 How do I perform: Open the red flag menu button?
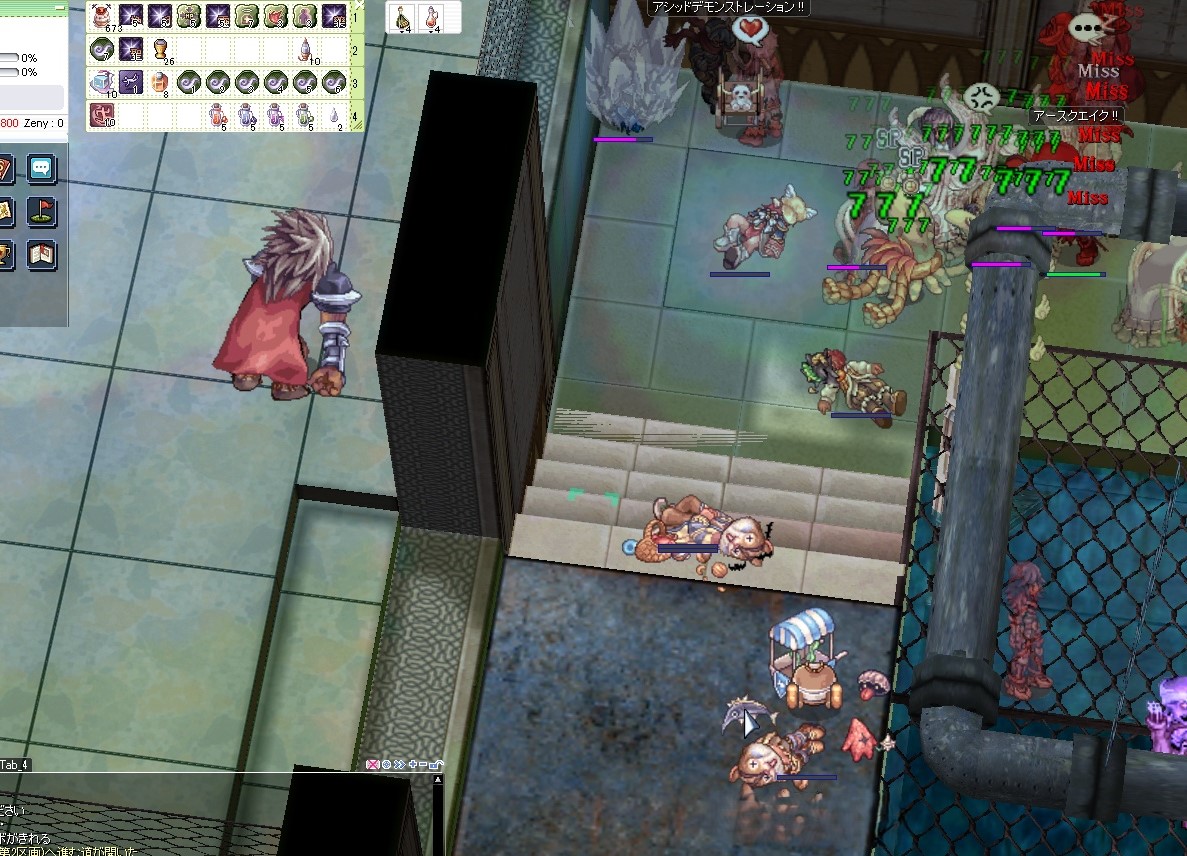click(x=41, y=211)
